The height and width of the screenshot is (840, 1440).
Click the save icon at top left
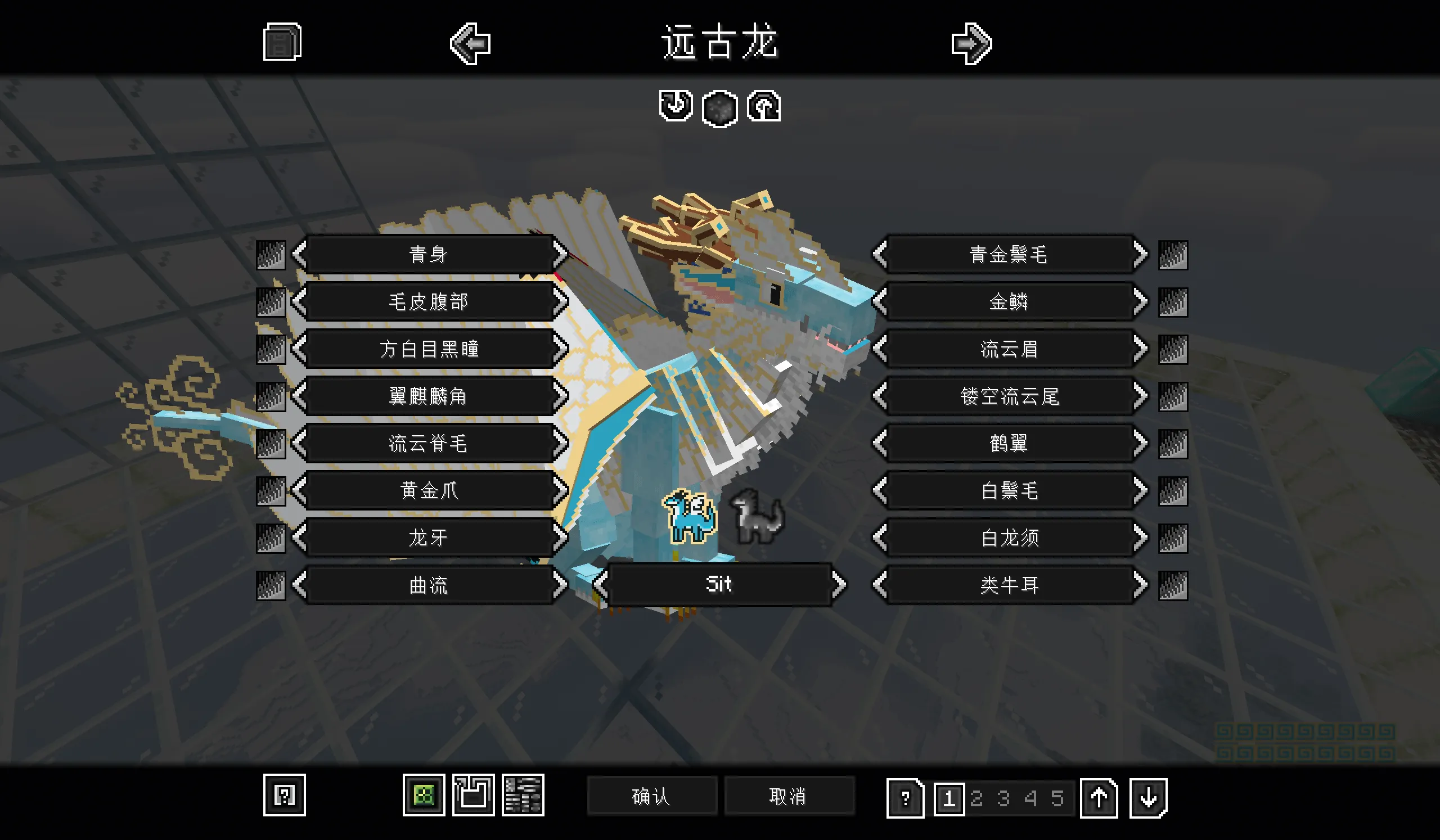tap(281, 43)
